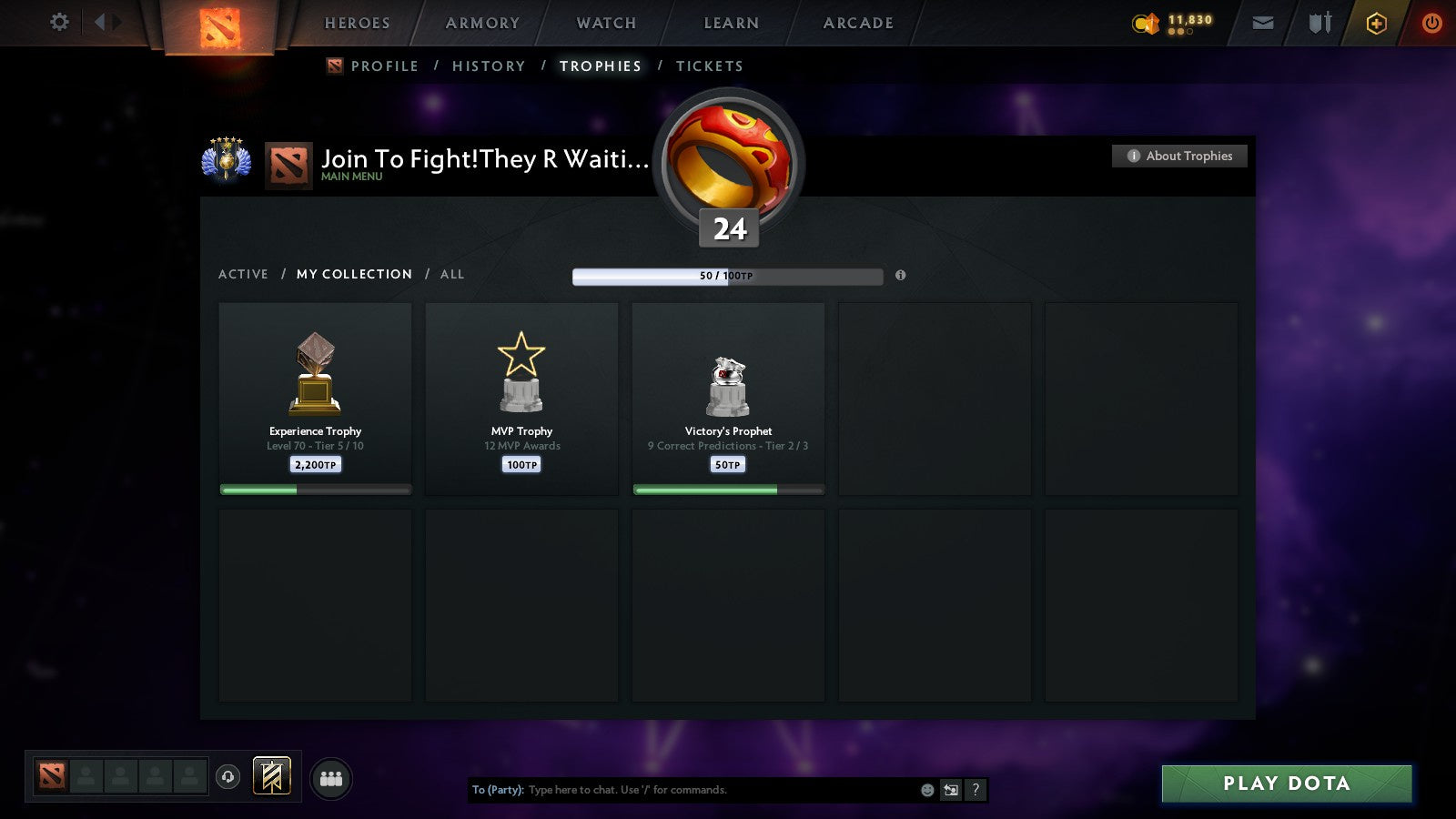Click the shield and sword loadout icon
This screenshot has width=1456, height=819.
pyautogui.click(x=1318, y=23)
